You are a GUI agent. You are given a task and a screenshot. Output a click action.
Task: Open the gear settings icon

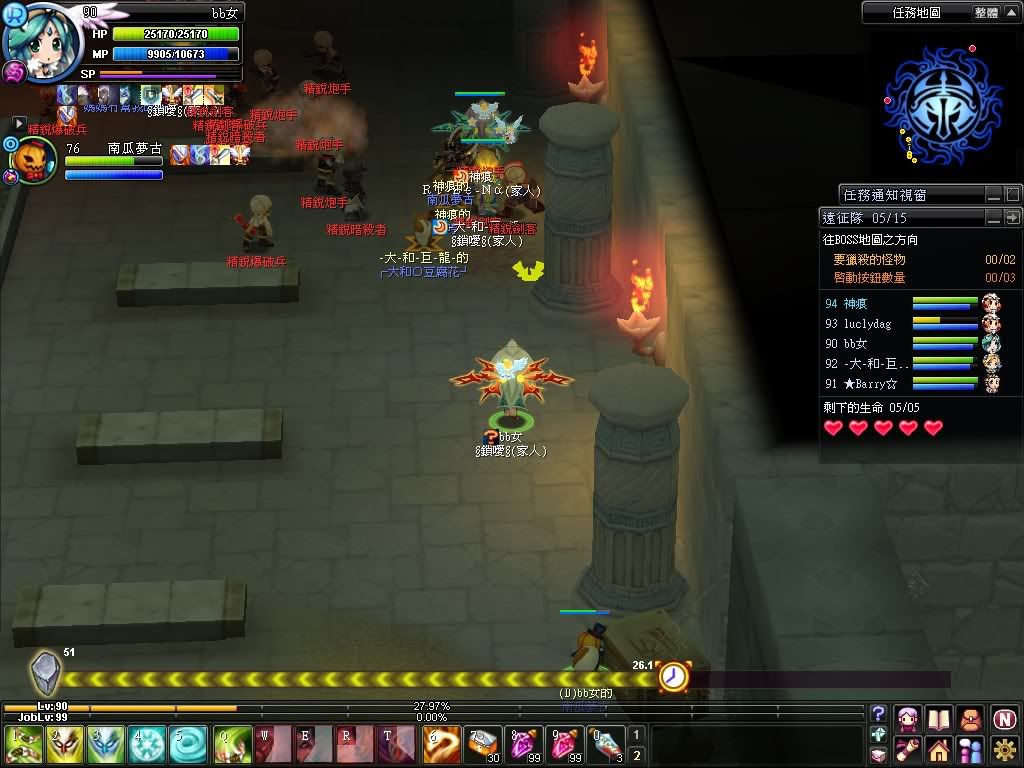(1004, 748)
